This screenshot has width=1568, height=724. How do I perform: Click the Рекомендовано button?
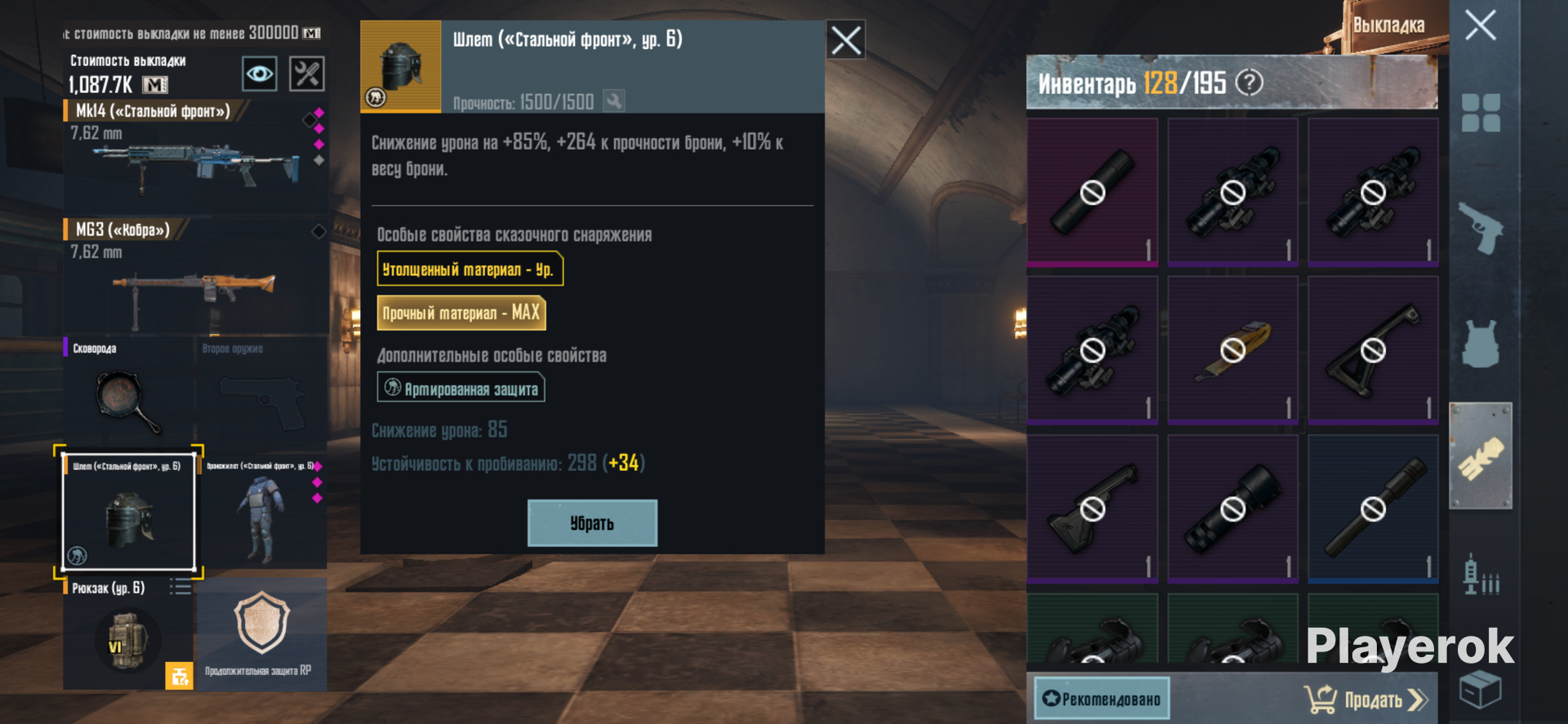coord(1102,699)
